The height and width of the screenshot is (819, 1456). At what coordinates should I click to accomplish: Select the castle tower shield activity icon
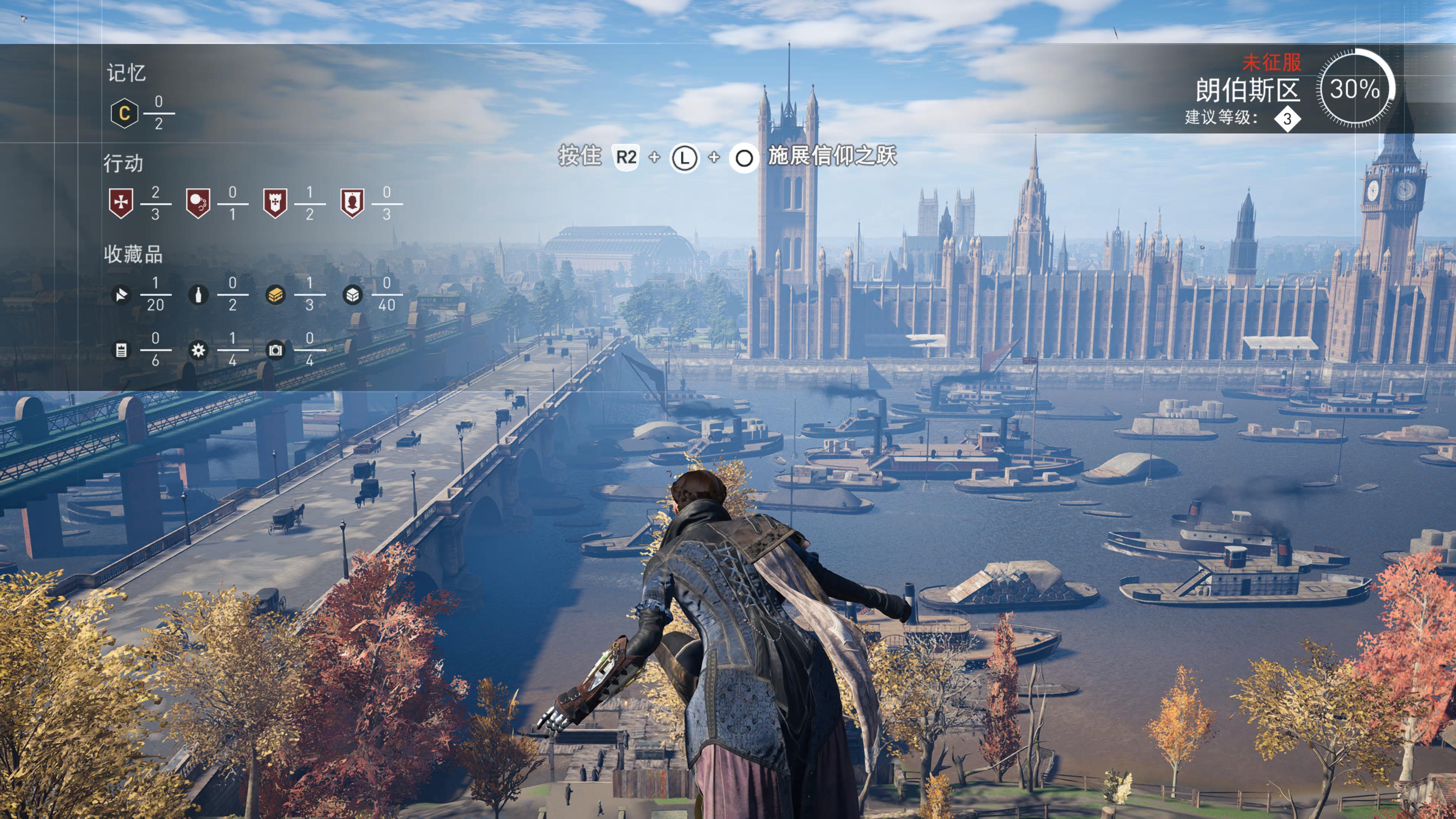275,203
